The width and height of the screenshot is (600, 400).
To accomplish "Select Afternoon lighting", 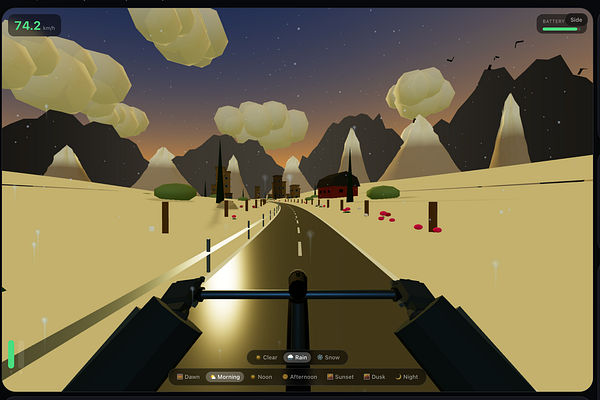I will point(301,377).
